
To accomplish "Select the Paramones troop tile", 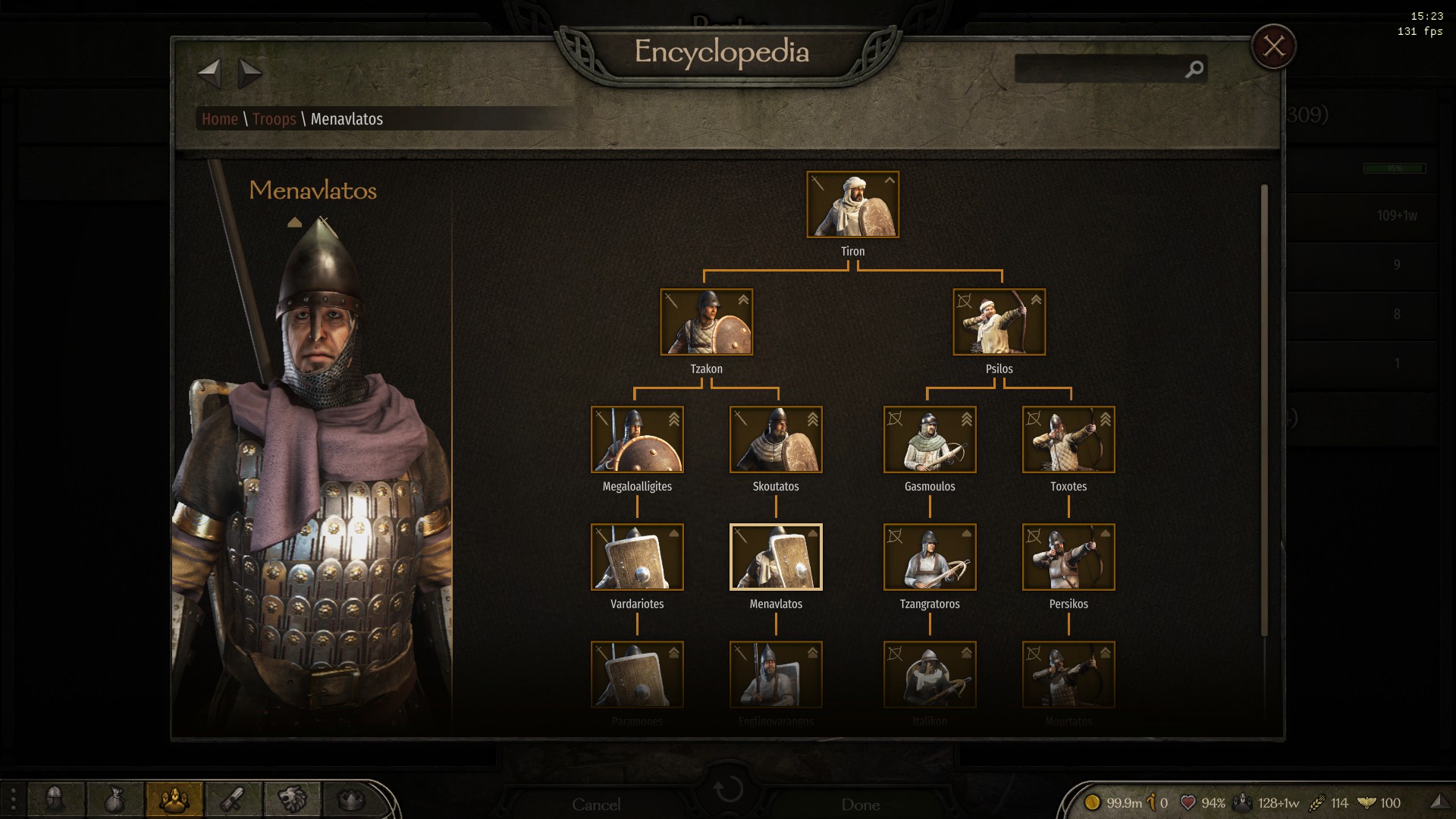I will point(637,675).
